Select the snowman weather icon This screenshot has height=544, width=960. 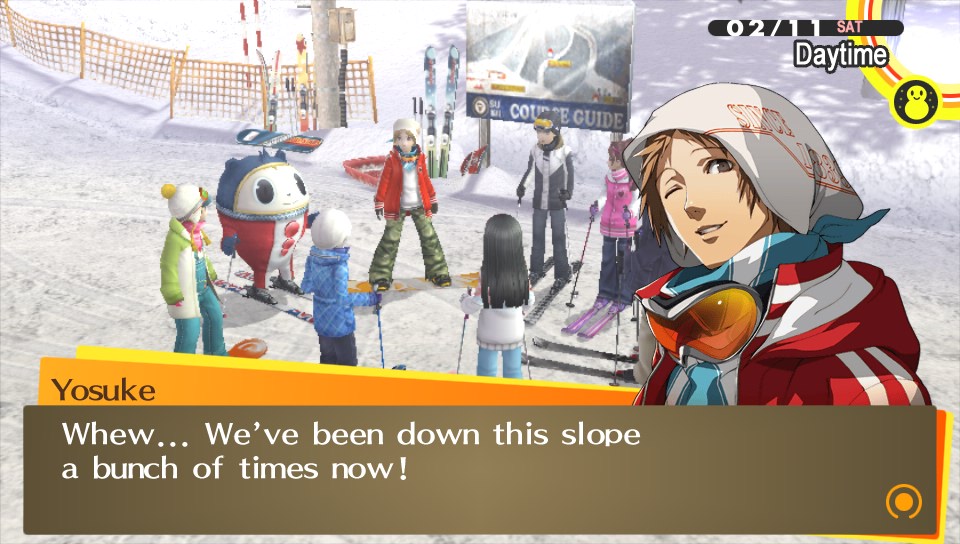(915, 101)
